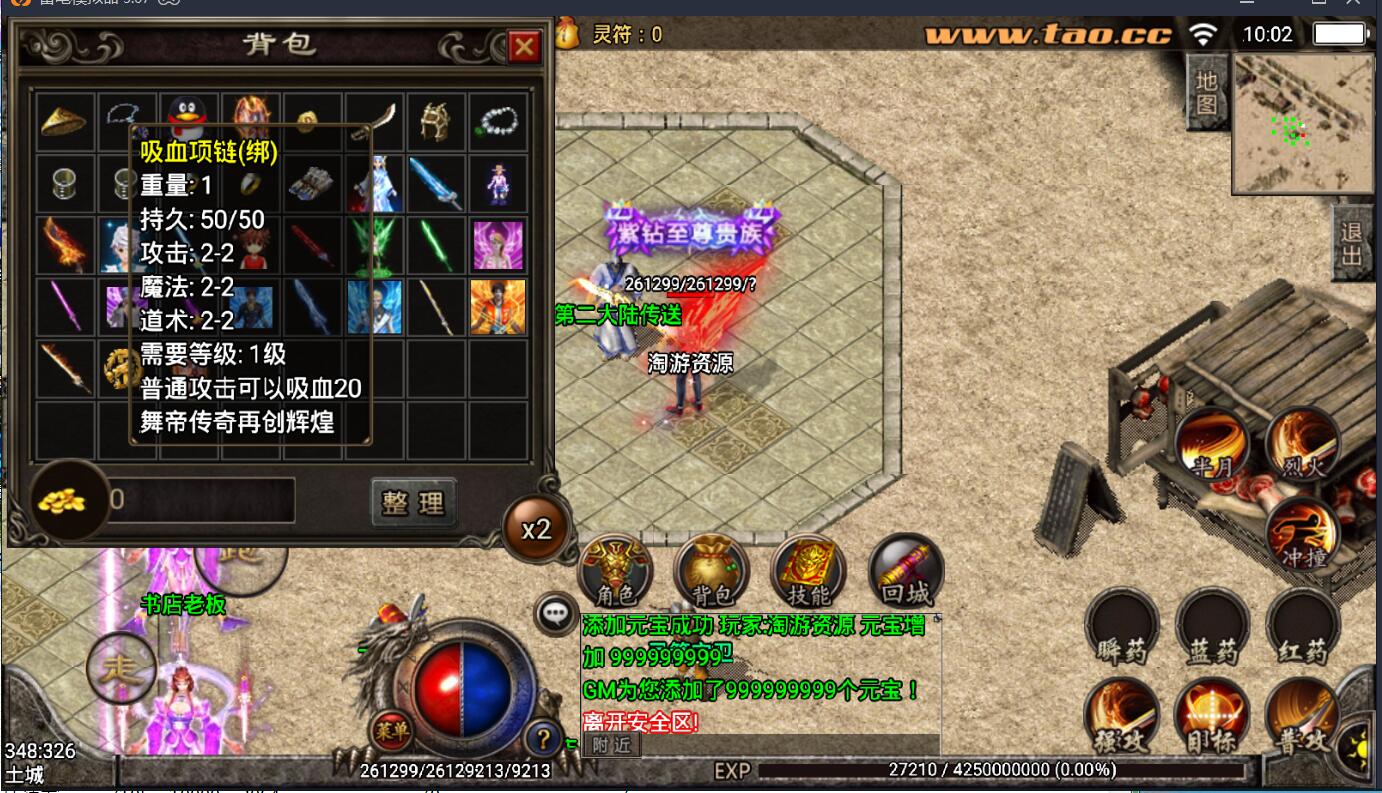Toggle the x2 speed button
This screenshot has width=1382, height=793.
click(x=537, y=528)
